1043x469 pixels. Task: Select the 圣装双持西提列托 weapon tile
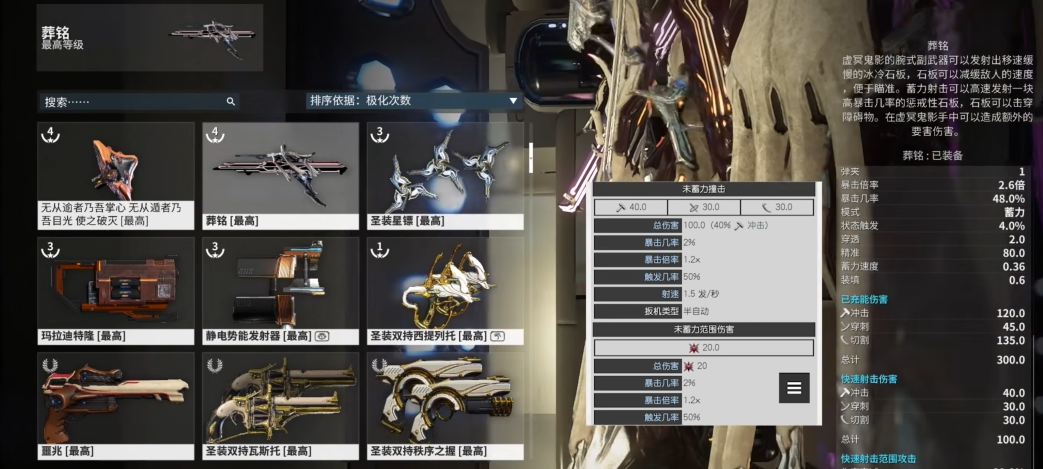tap(445, 290)
